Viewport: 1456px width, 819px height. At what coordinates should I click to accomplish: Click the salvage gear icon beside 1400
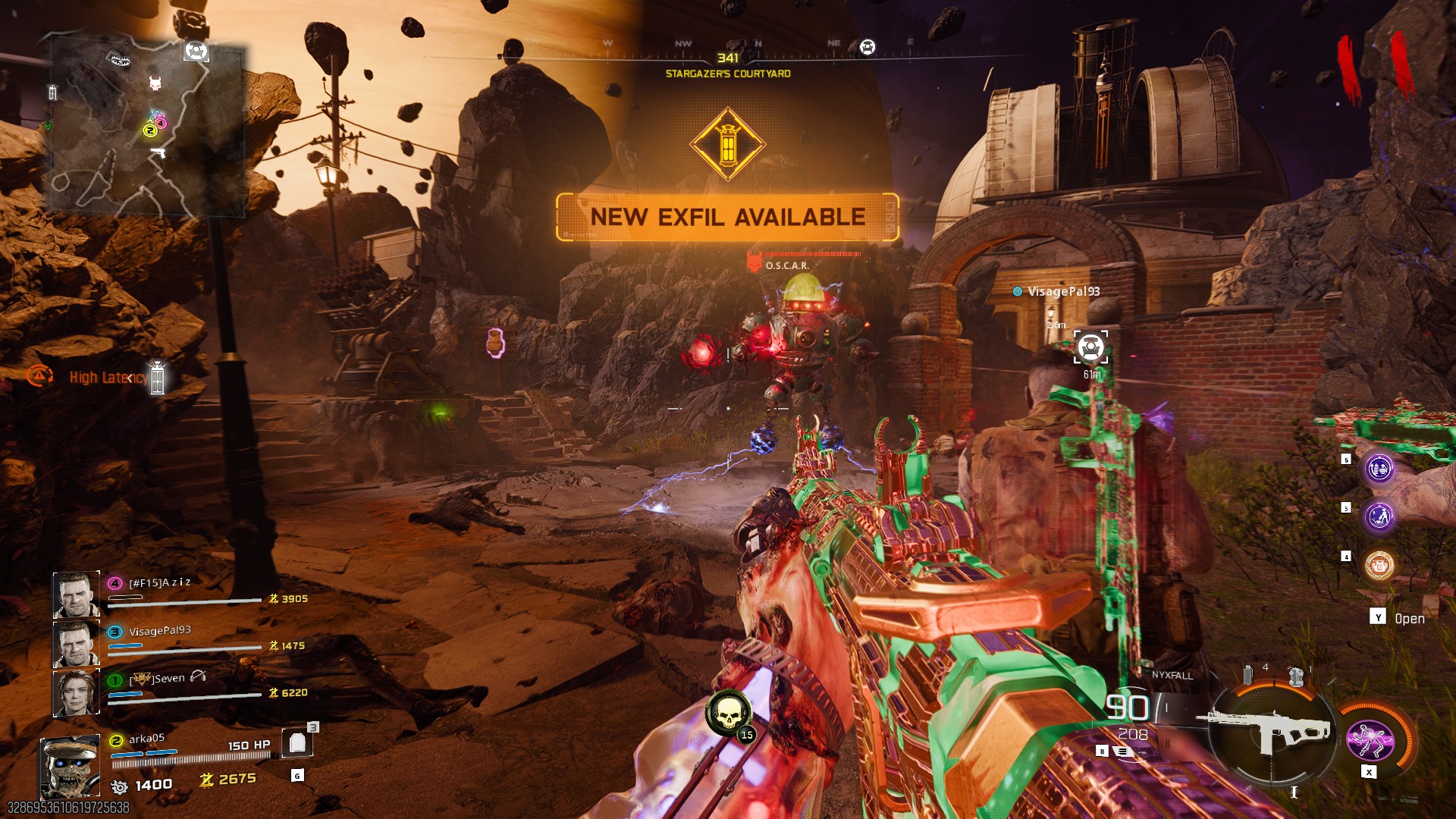(120, 786)
